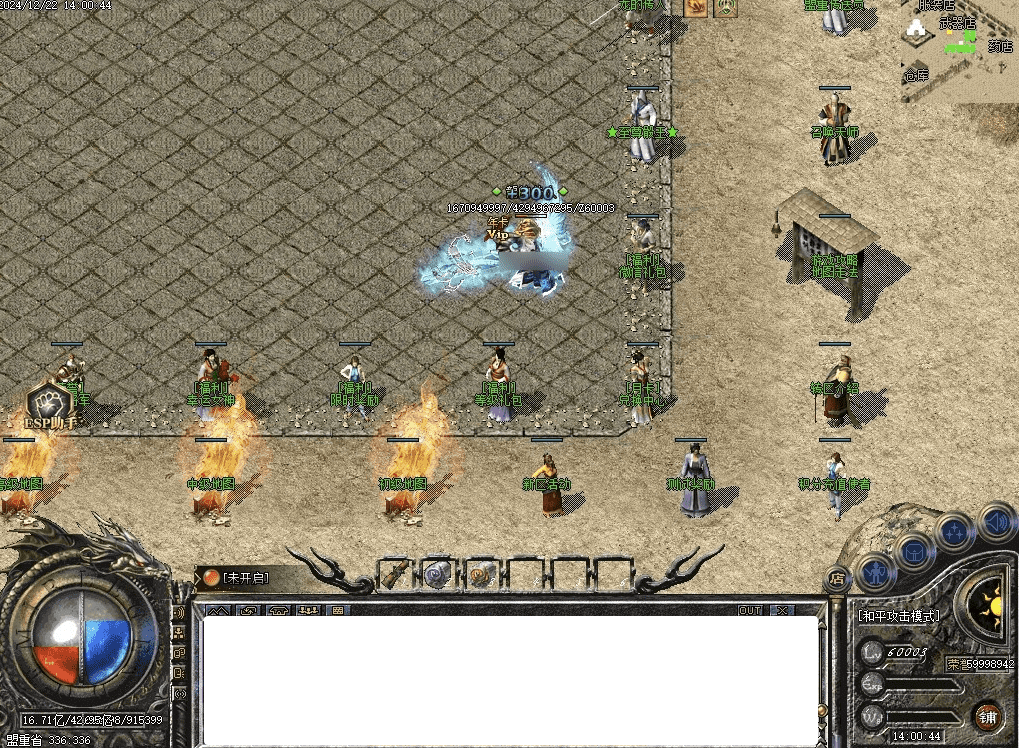Click the orange flame buff icon
Screen dimensions: 1019x748
695,8
